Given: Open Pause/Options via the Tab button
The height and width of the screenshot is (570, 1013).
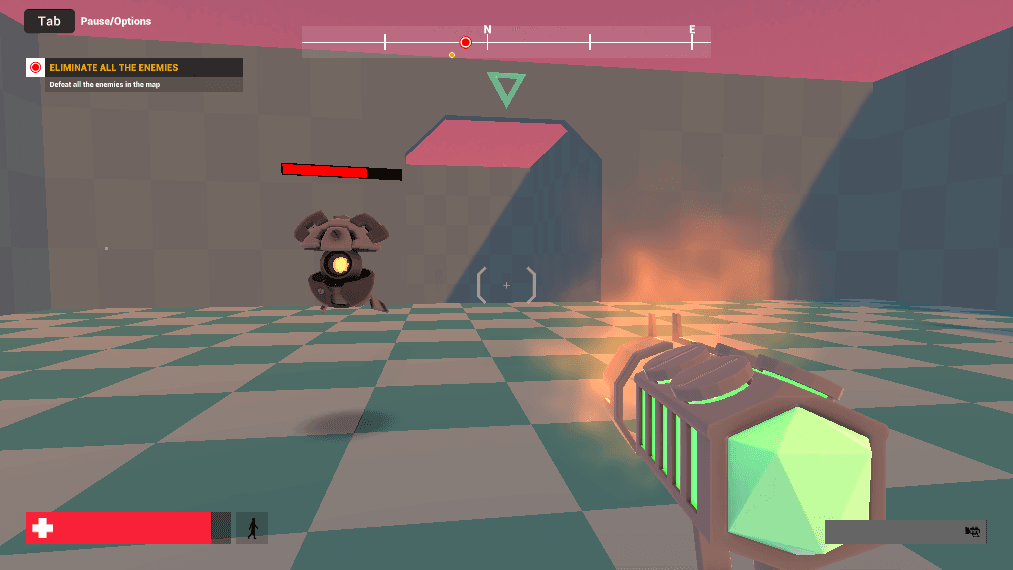Looking at the screenshot, I should [49, 21].
